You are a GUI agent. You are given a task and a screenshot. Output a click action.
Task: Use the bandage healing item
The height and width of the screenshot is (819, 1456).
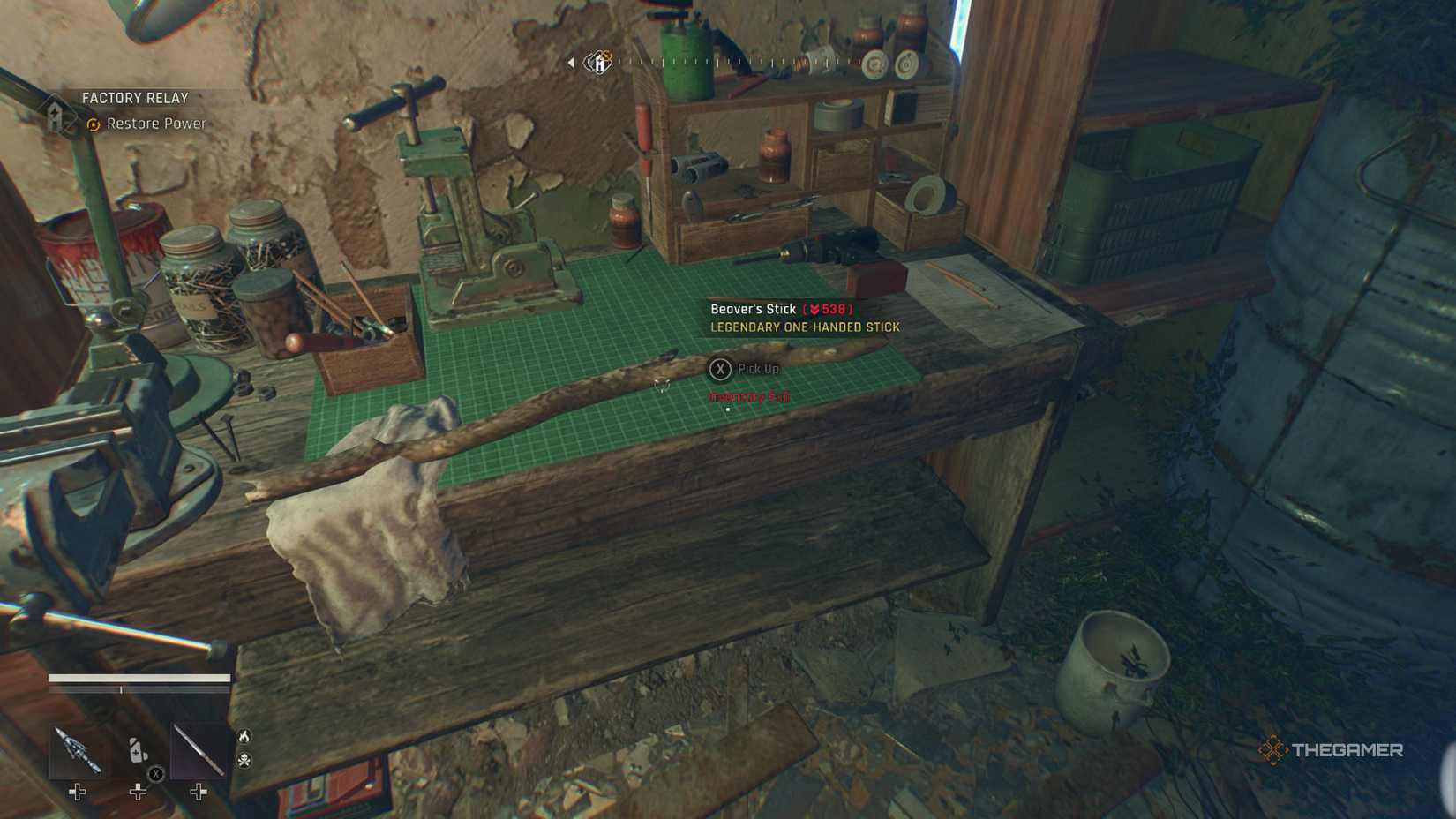pos(138,751)
